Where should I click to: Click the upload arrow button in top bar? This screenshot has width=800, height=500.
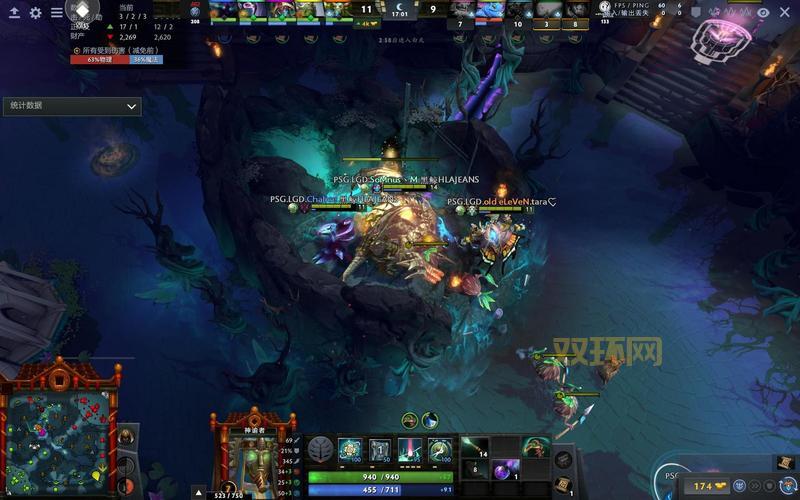(14, 13)
